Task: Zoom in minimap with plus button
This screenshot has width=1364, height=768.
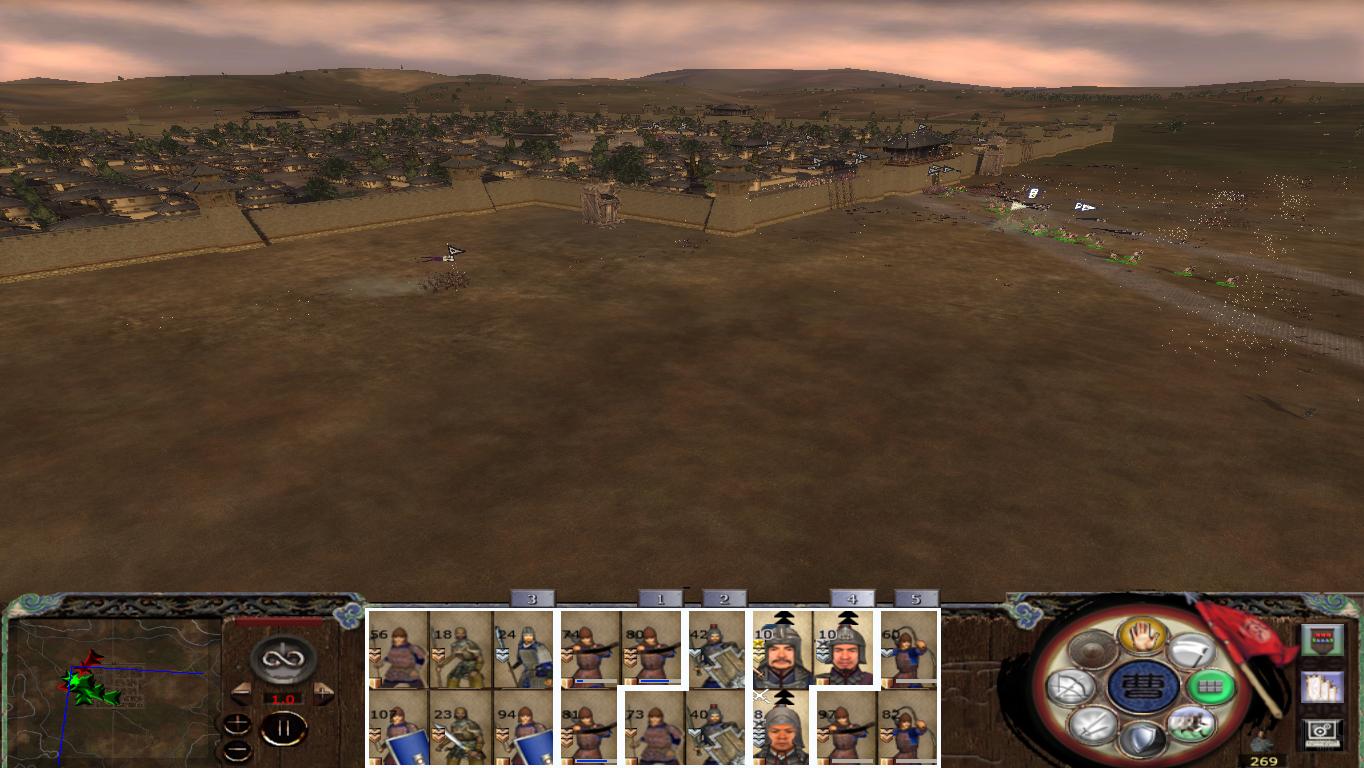Action: pyautogui.click(x=236, y=724)
